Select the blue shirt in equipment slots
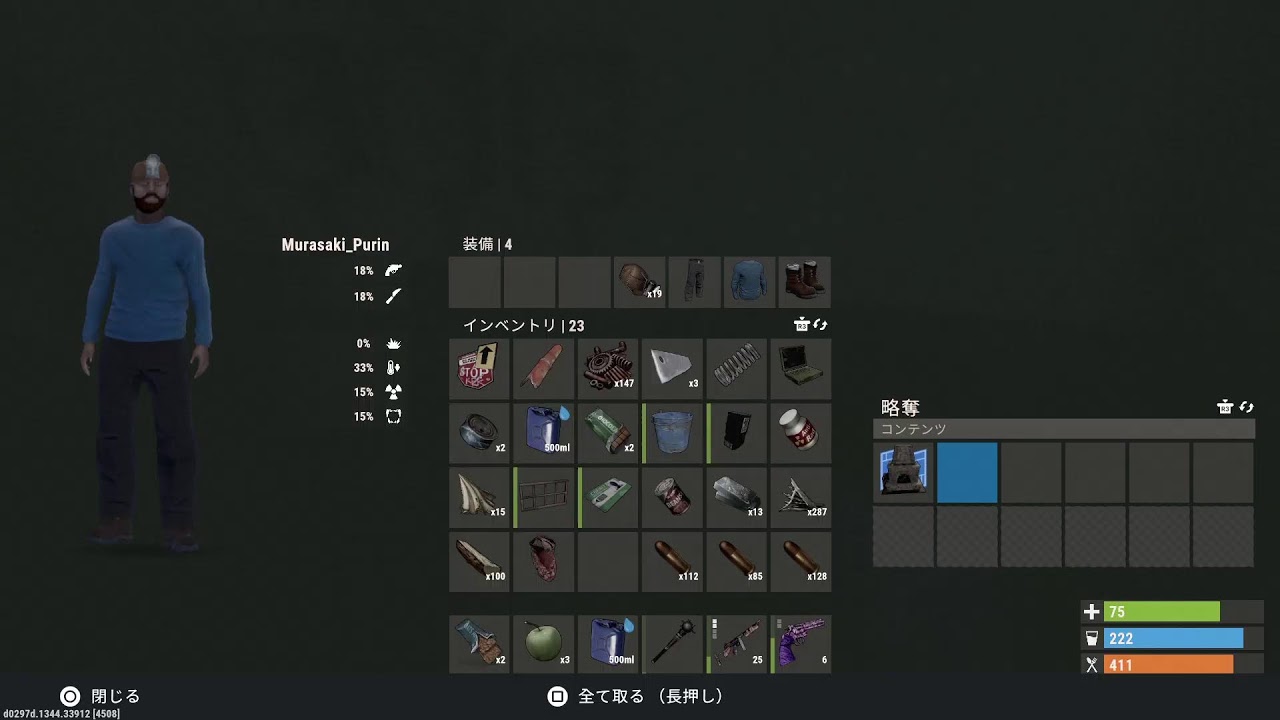This screenshot has width=1280, height=720. (x=750, y=282)
